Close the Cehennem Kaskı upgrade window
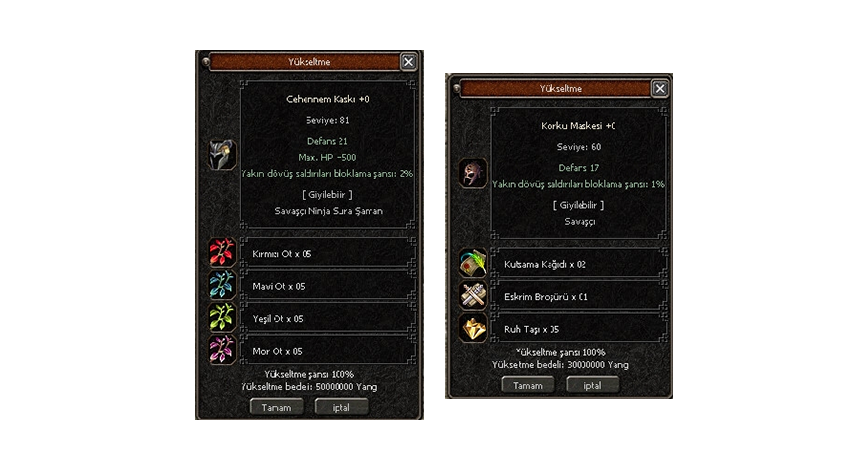Viewport: 867px width, 469px height. point(408,62)
